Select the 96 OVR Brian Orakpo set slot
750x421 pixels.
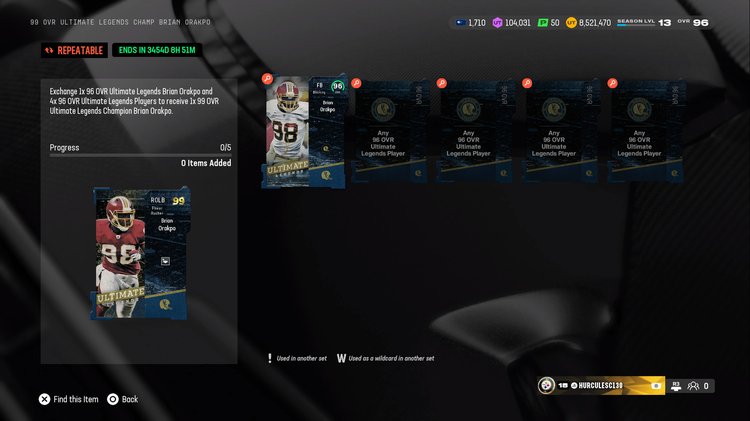tap(305, 132)
